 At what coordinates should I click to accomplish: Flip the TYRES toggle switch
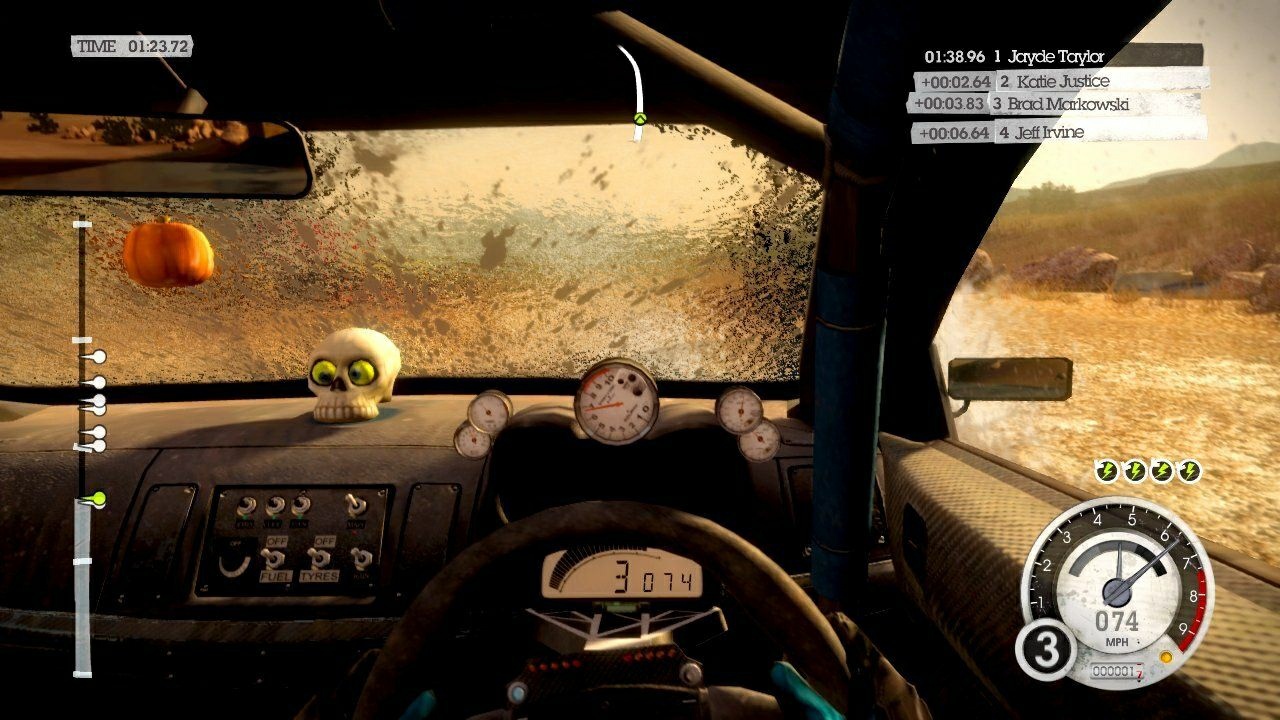pos(320,558)
